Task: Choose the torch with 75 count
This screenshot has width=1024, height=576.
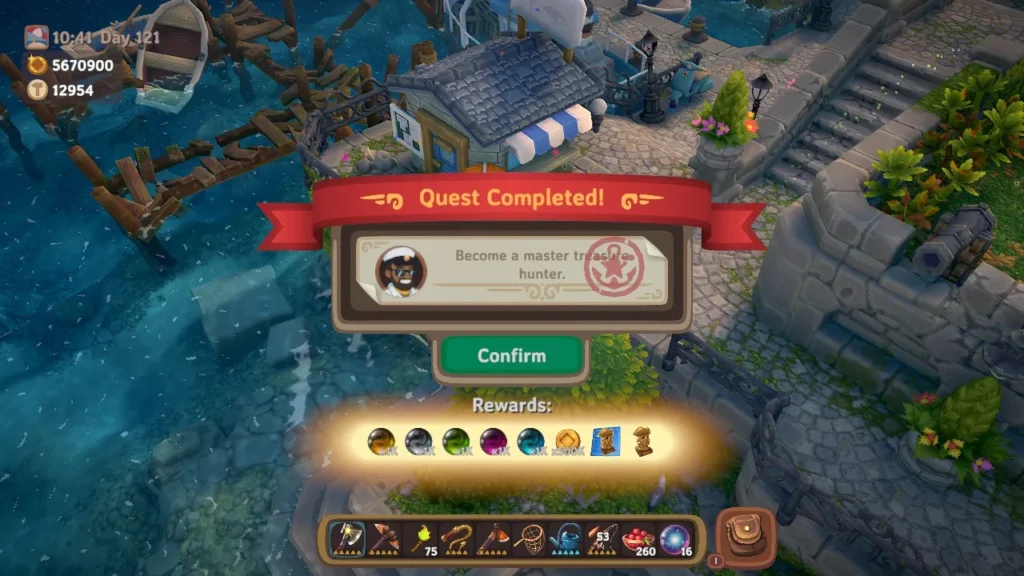Action: [420, 539]
